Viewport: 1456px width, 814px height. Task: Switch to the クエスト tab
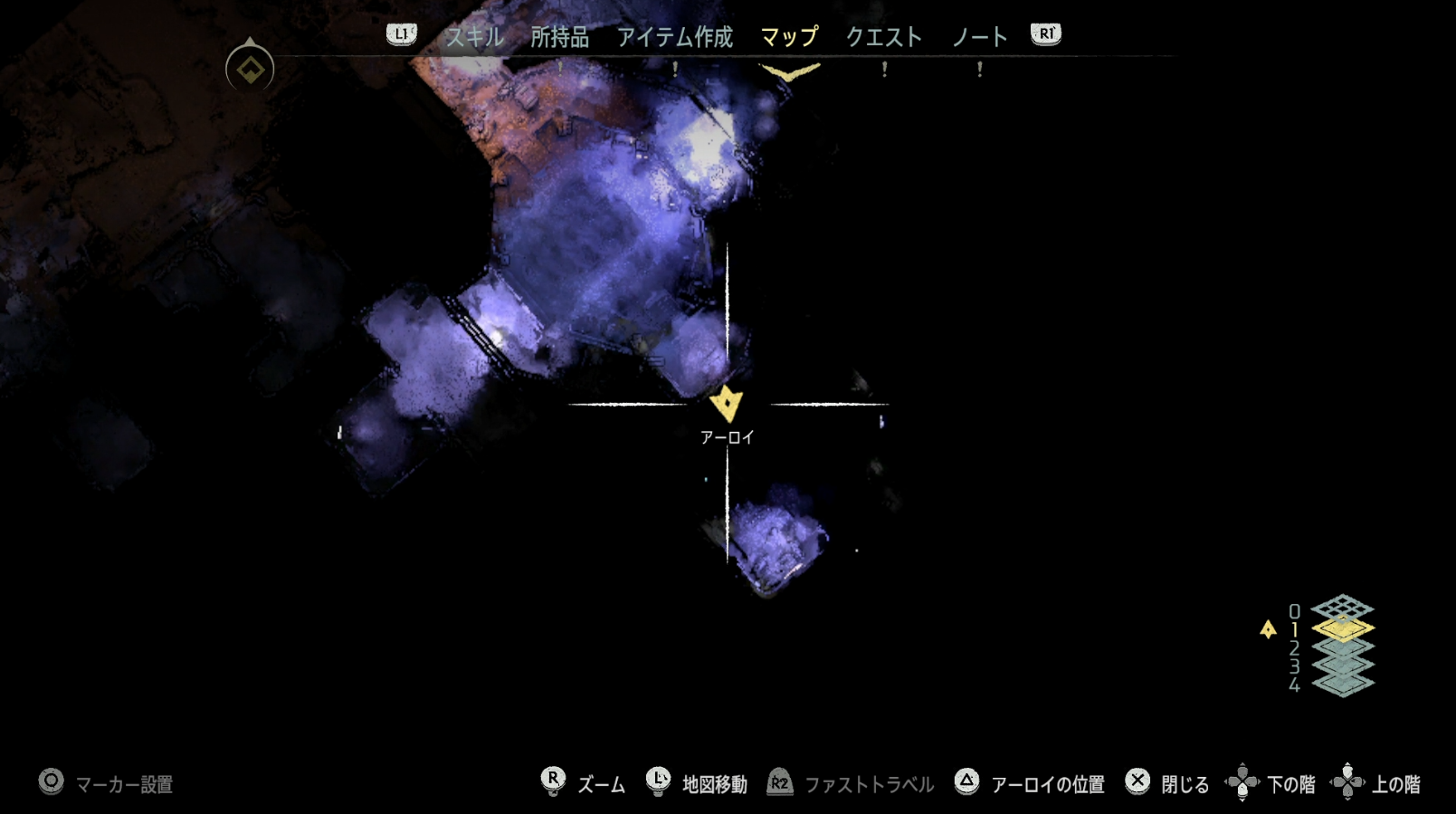[x=884, y=37]
